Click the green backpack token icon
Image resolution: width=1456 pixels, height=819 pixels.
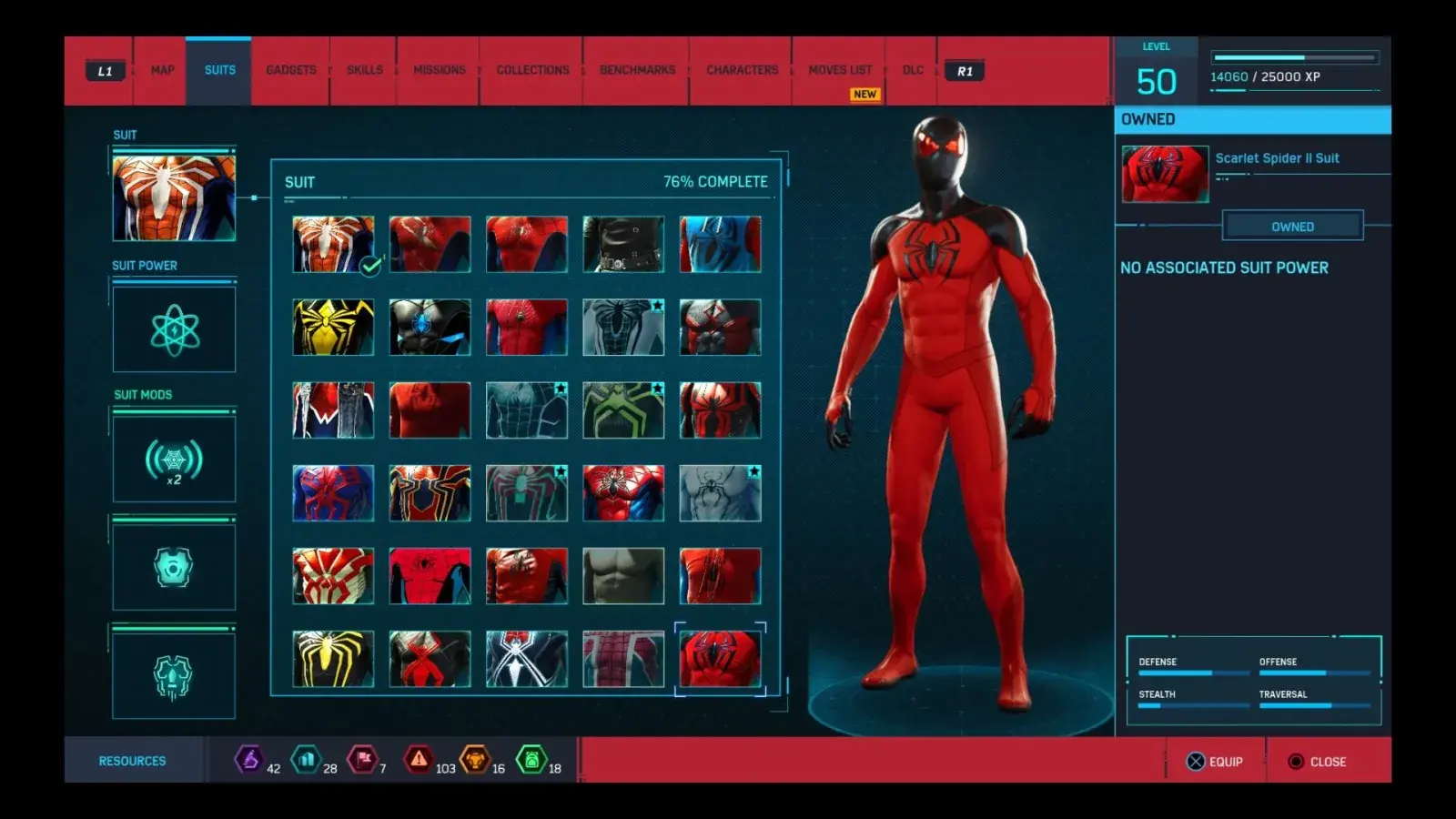[531, 761]
